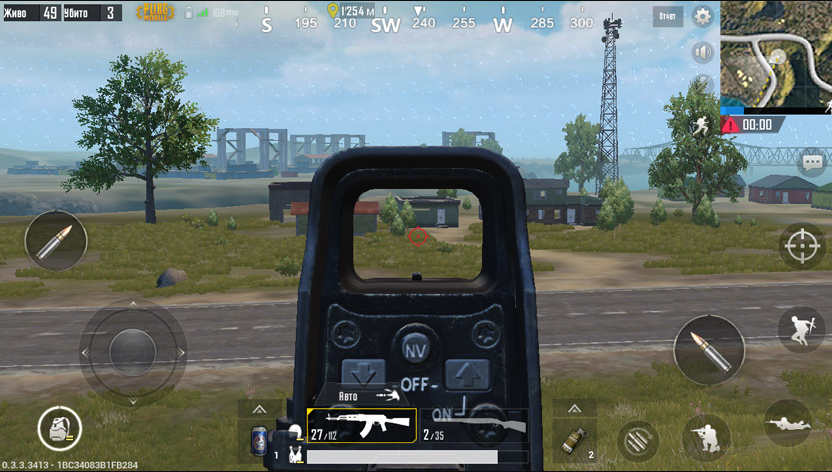Fire using the left bullet button
The image size is (832, 472).
[56, 241]
